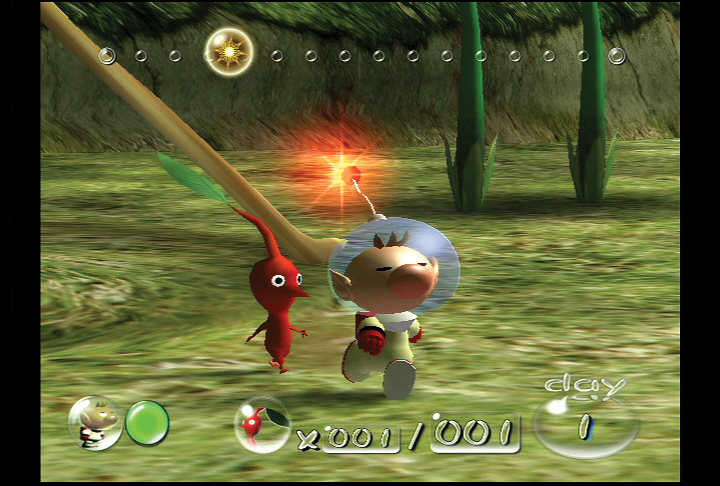The height and width of the screenshot is (486, 720).
Task: Select the day counter bubble
Action: (586, 426)
